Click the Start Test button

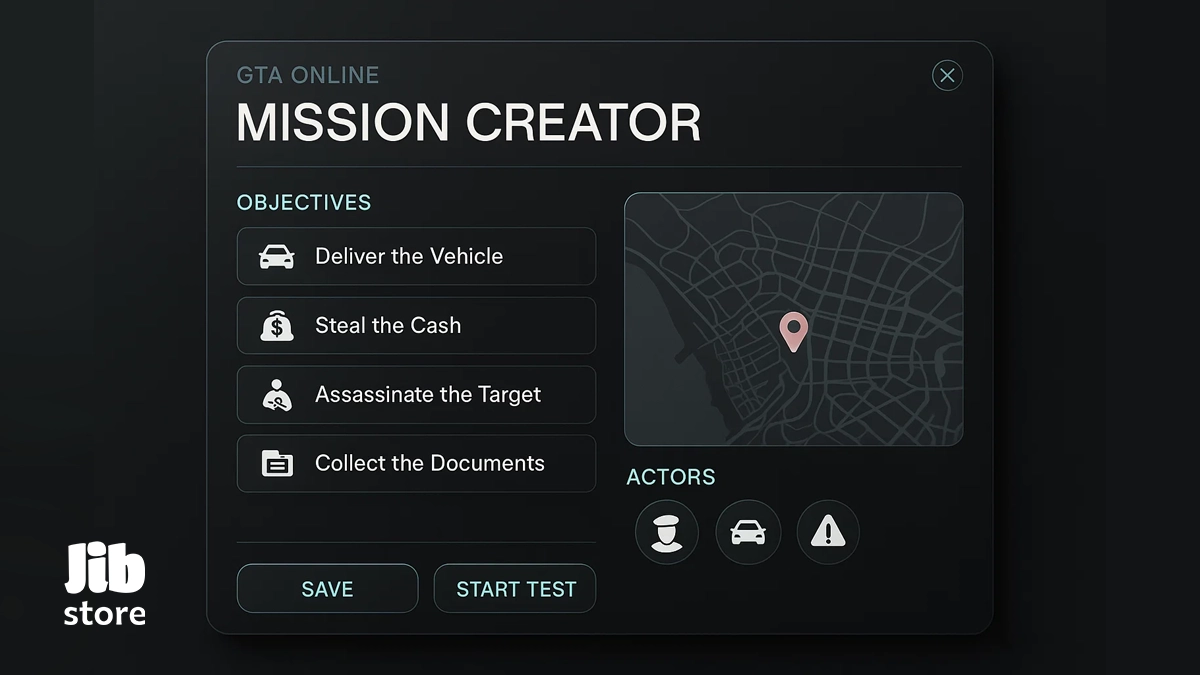(515, 589)
